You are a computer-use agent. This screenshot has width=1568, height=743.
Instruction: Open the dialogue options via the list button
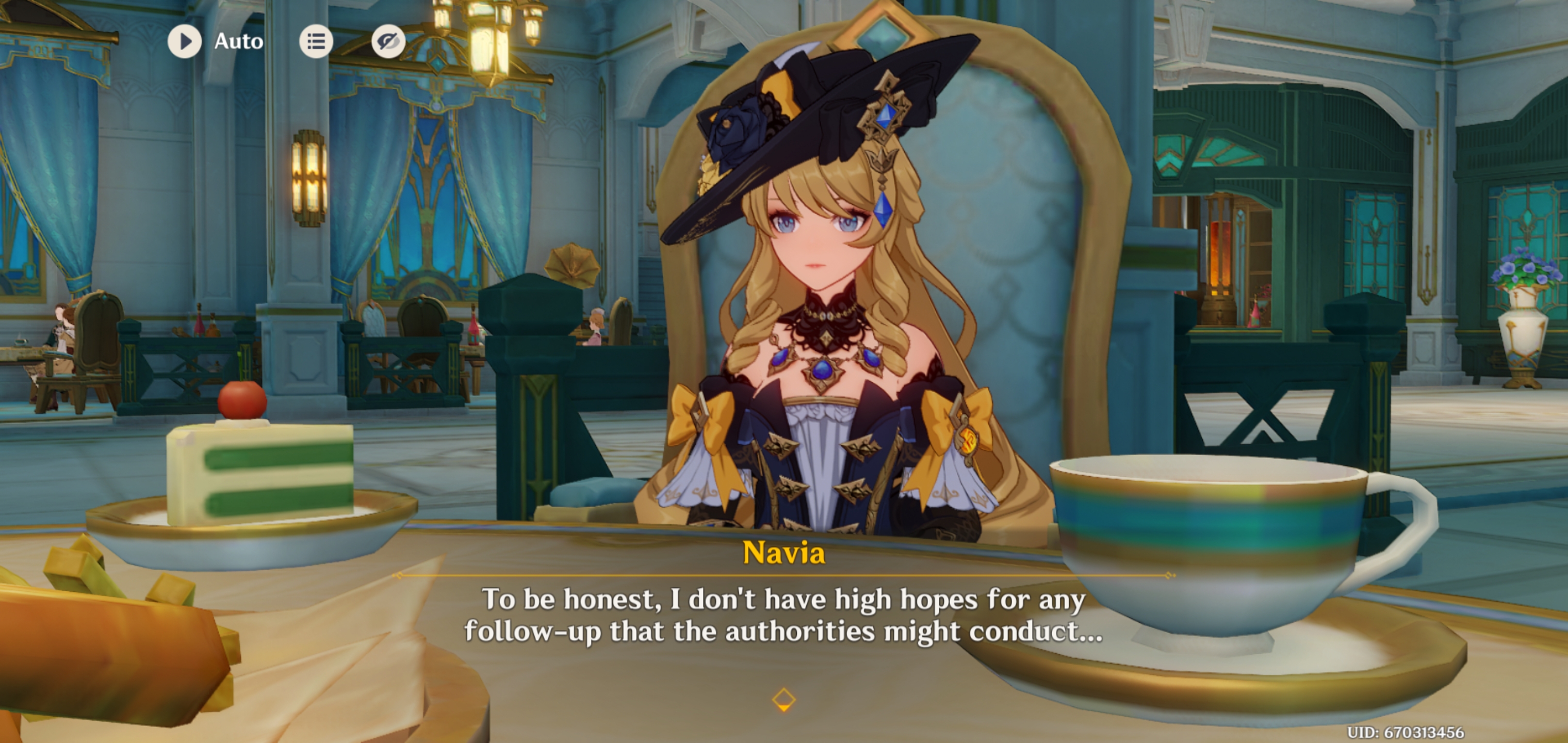pos(316,41)
